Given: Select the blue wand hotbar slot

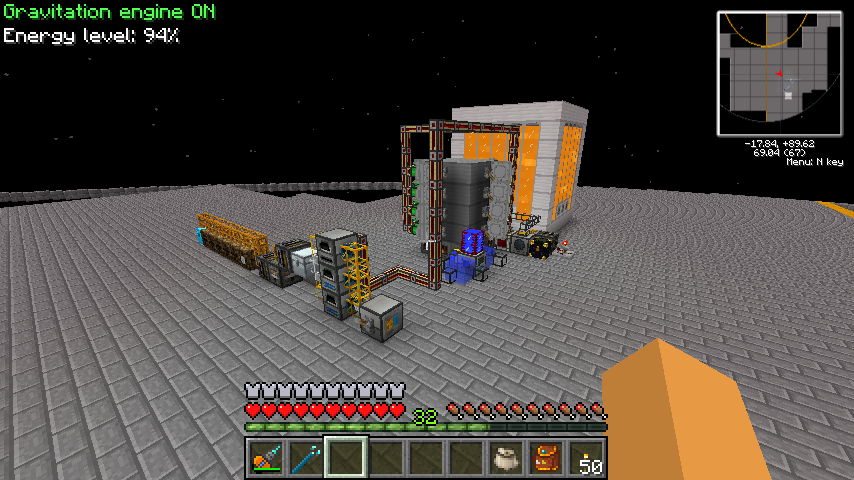Looking at the screenshot, I should [x=306, y=459].
